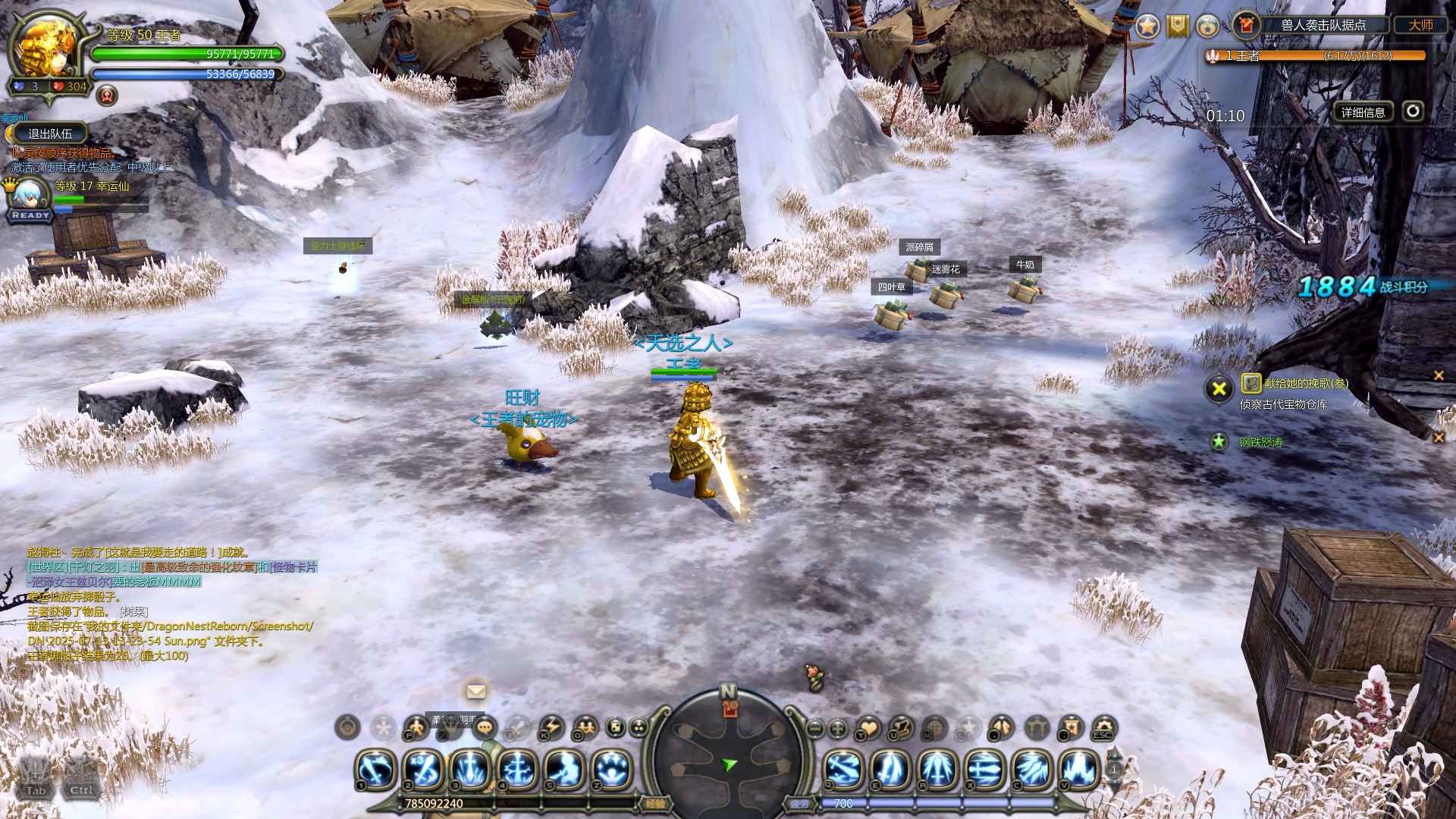1456x819 pixels.
Task: Select the 大师 difficulty label
Action: [1420, 25]
